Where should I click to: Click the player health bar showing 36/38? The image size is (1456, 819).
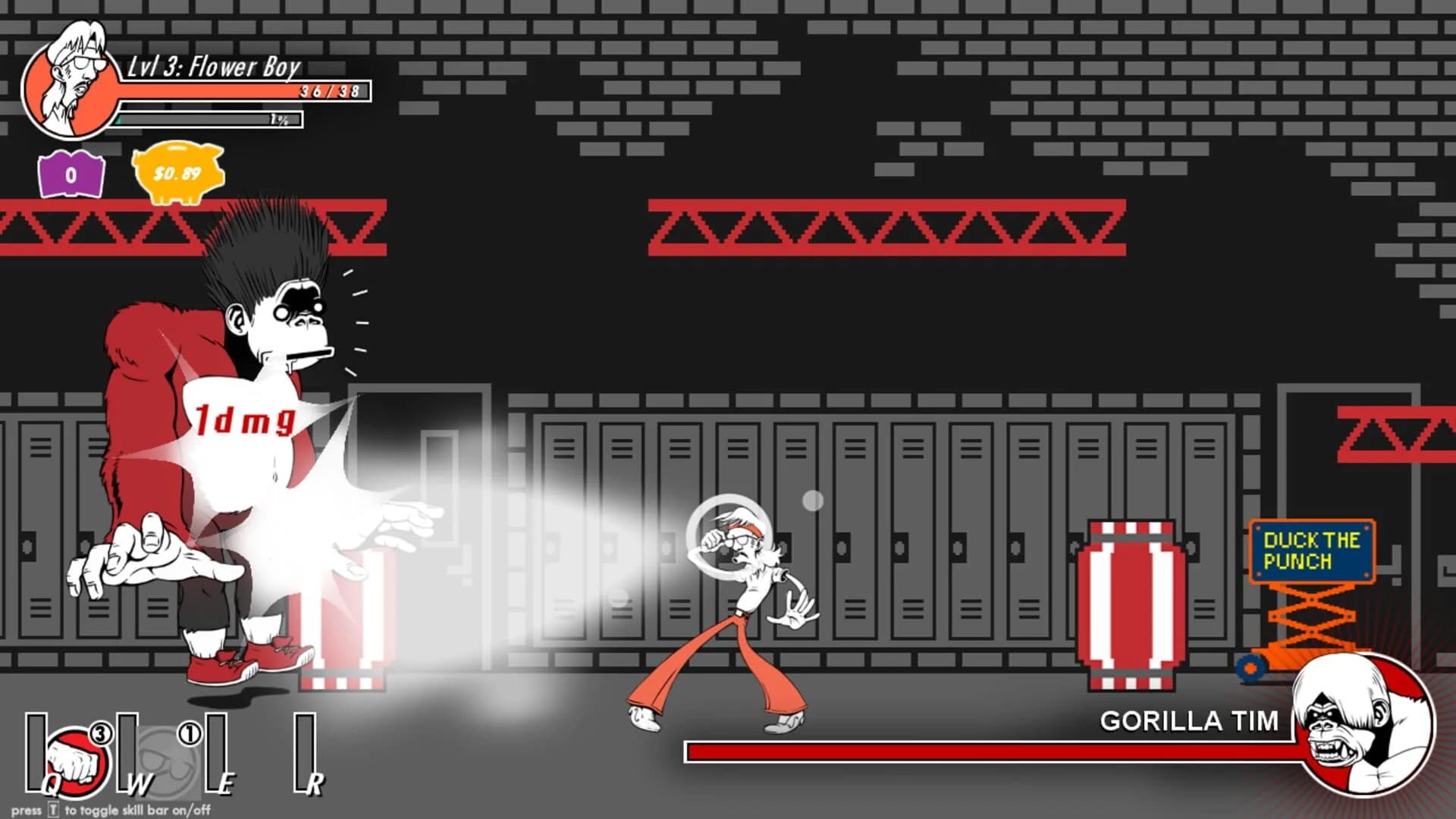click(243, 91)
